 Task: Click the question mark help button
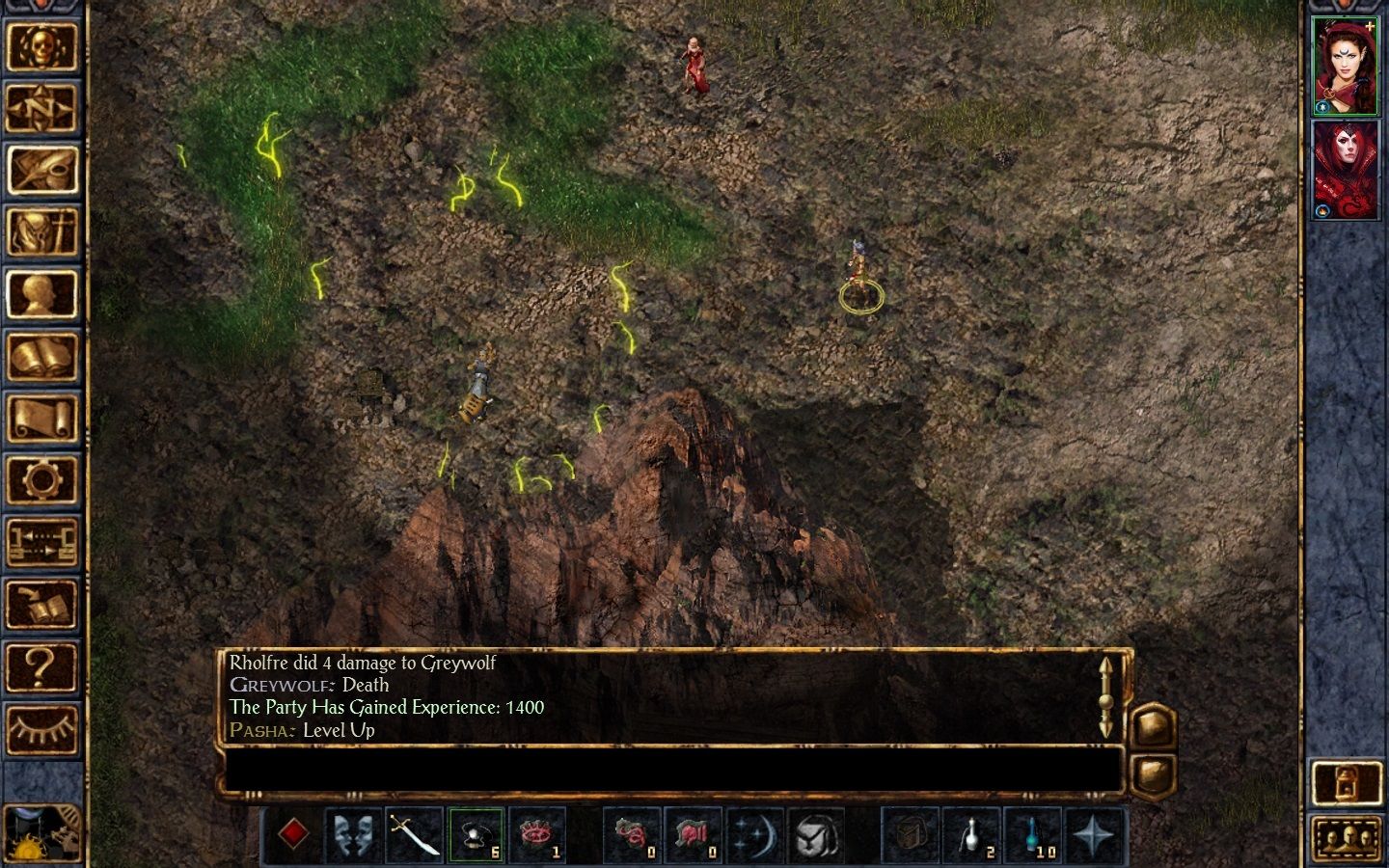[41, 667]
